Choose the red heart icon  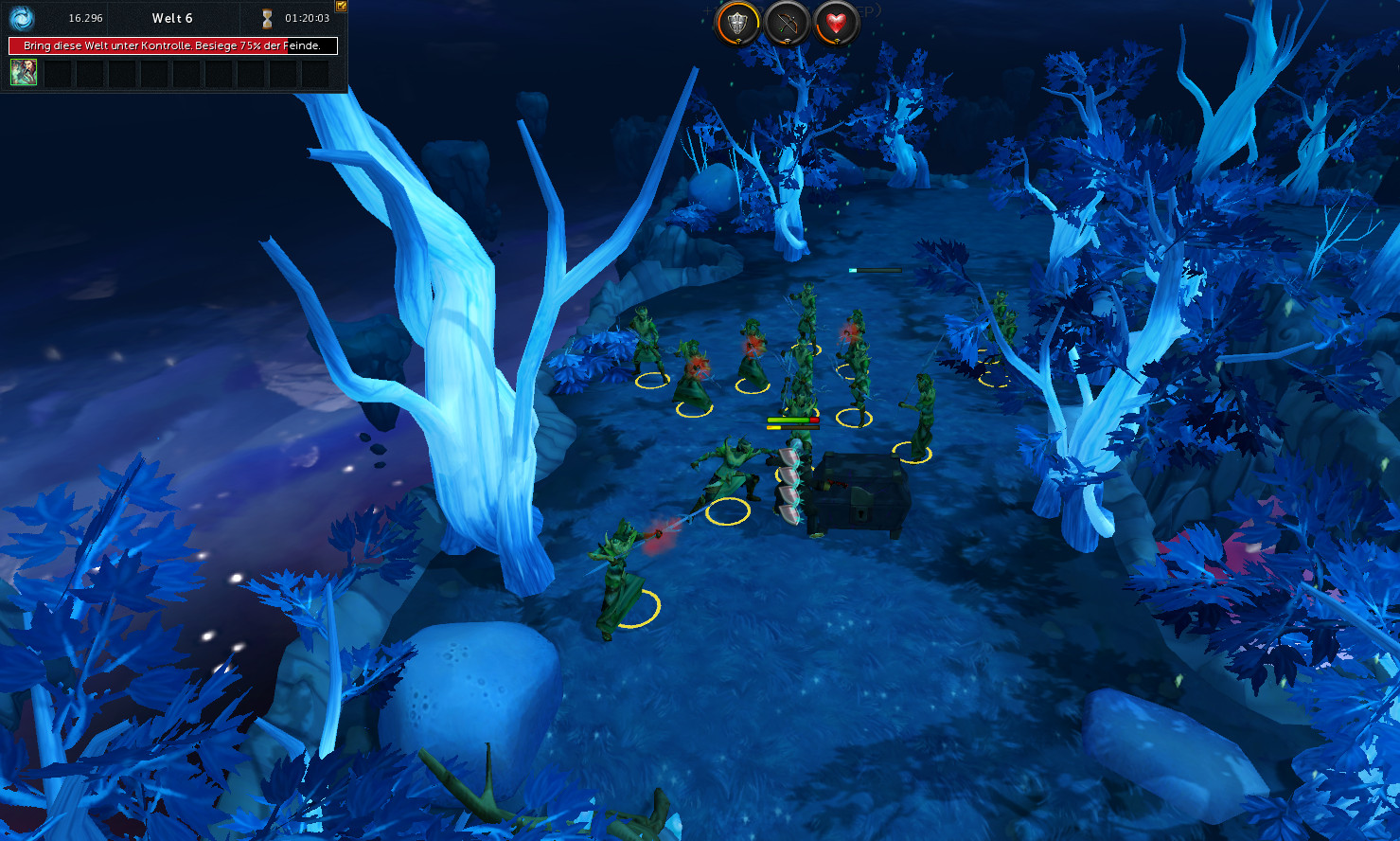pyautogui.click(x=836, y=24)
